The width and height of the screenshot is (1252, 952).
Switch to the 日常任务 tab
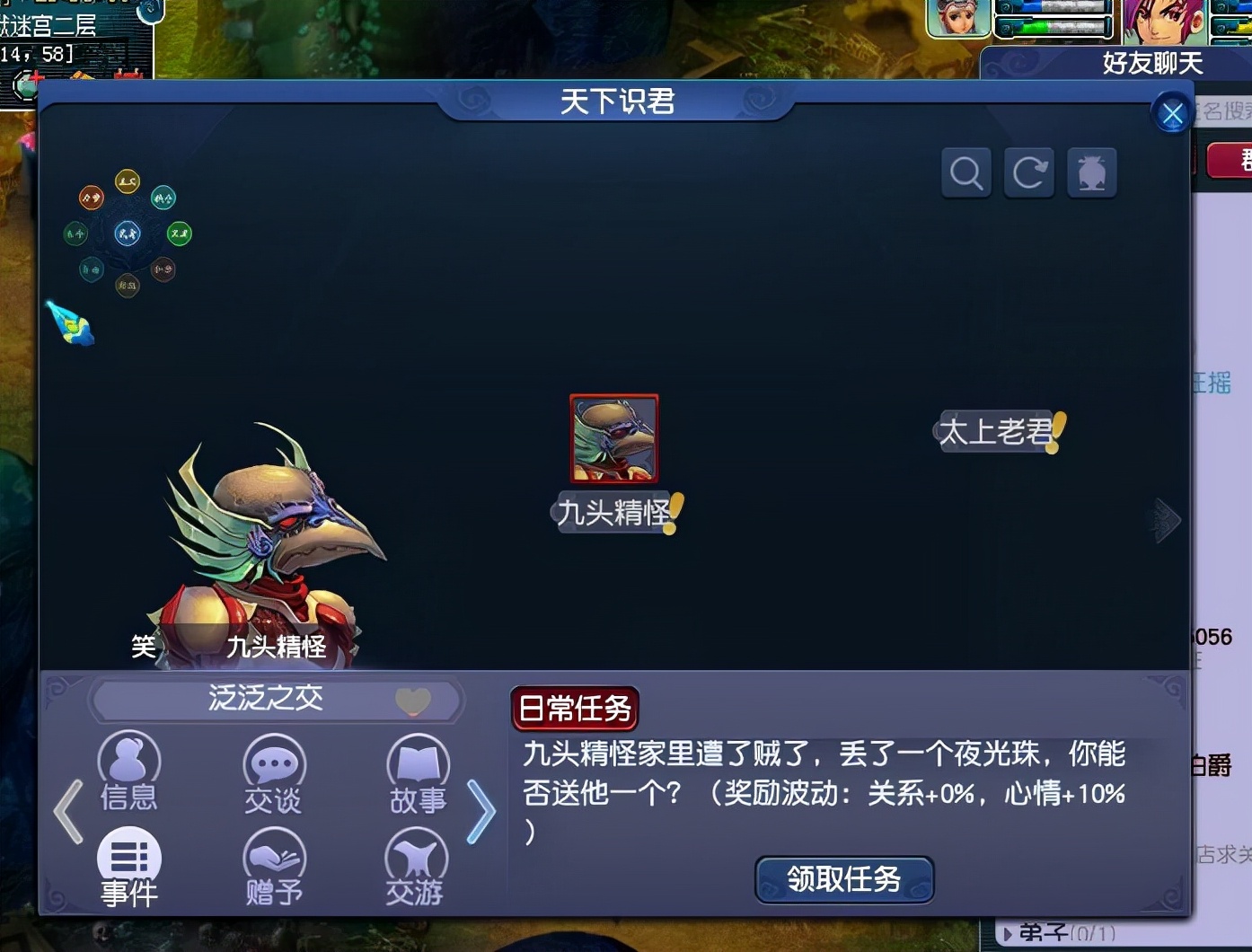coord(575,709)
